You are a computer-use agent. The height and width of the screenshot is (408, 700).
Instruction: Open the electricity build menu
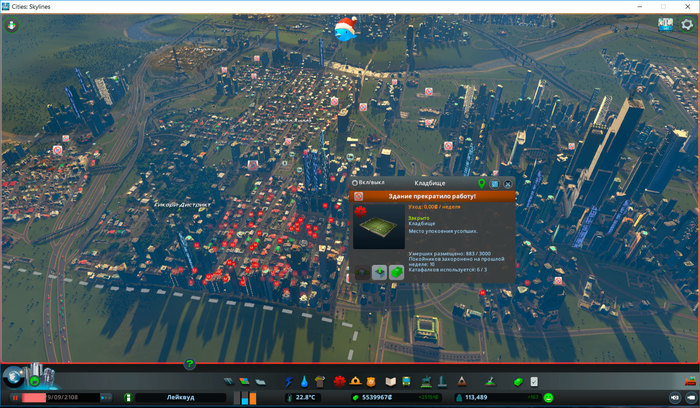point(290,381)
